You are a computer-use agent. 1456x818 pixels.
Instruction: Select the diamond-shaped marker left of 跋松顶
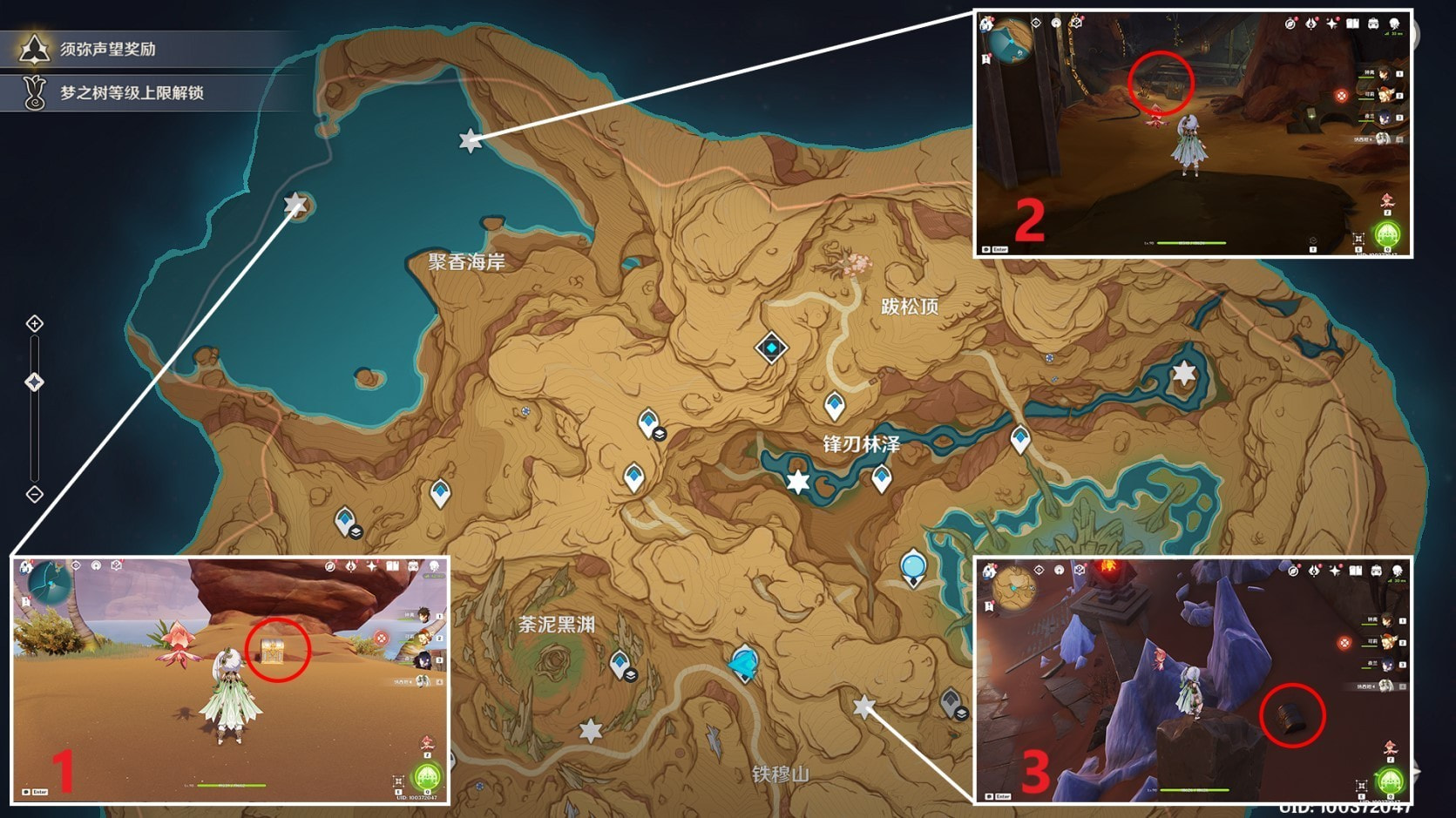click(x=771, y=348)
